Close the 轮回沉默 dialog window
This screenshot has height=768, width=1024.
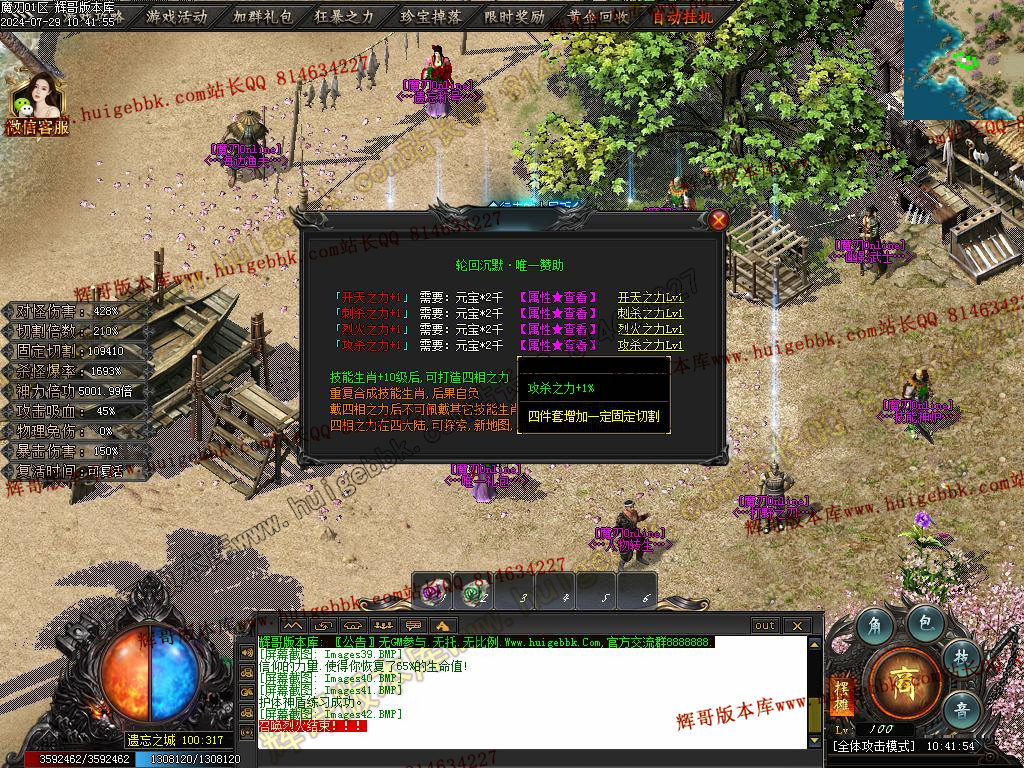point(718,220)
